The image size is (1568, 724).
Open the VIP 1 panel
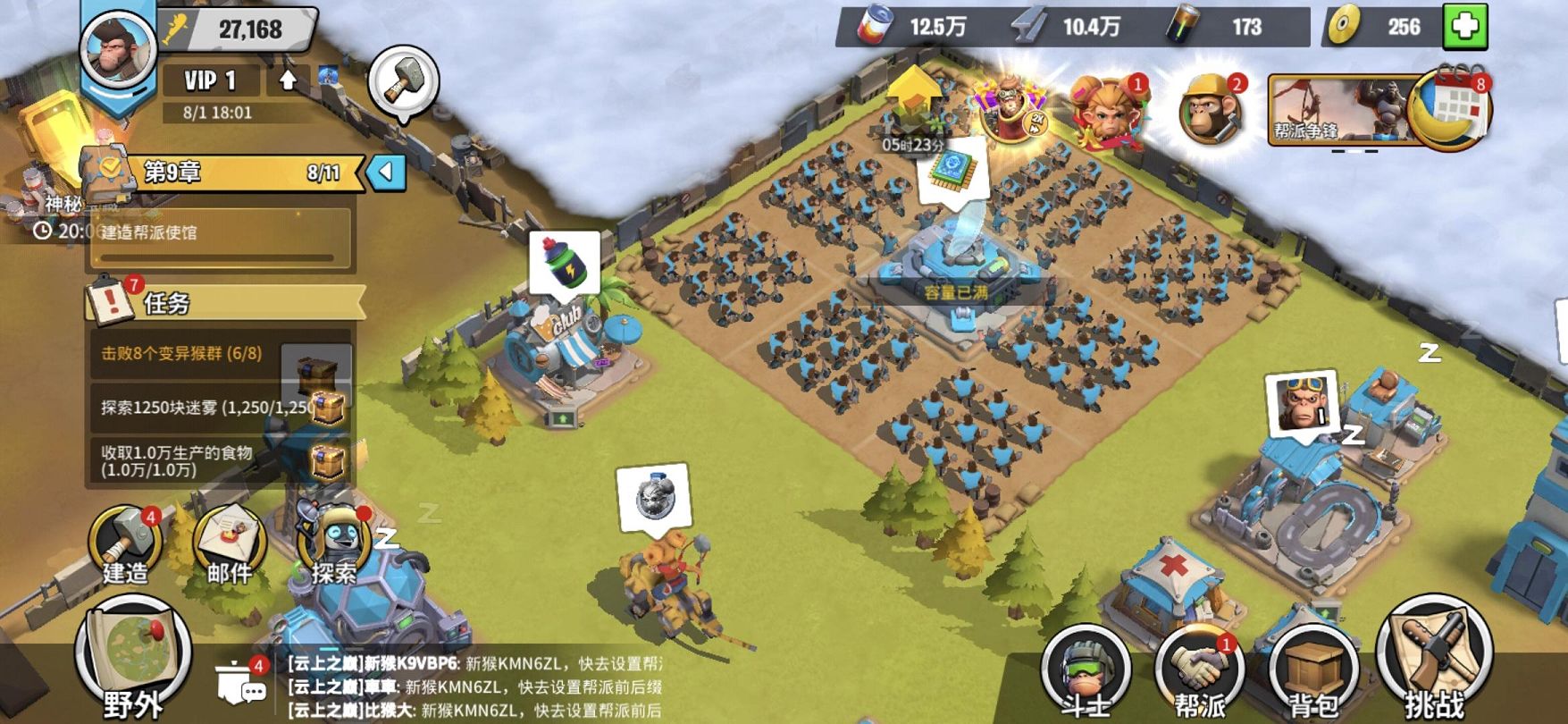[211, 80]
